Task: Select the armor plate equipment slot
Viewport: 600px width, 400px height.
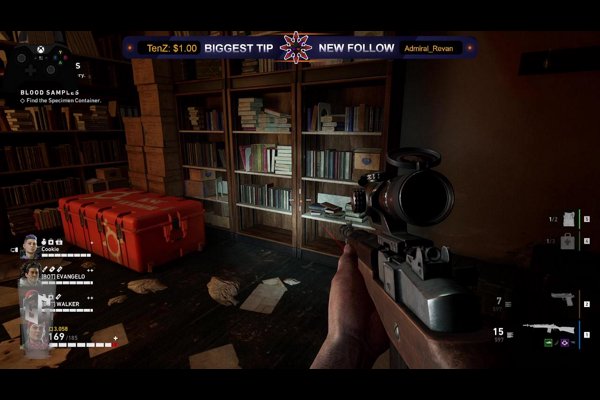Action: 565,218
